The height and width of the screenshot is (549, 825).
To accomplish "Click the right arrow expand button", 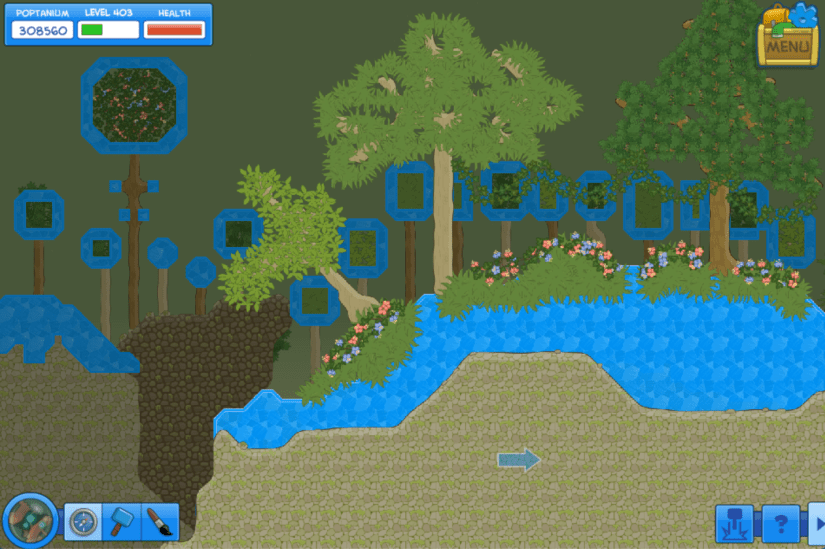I will point(816,524).
